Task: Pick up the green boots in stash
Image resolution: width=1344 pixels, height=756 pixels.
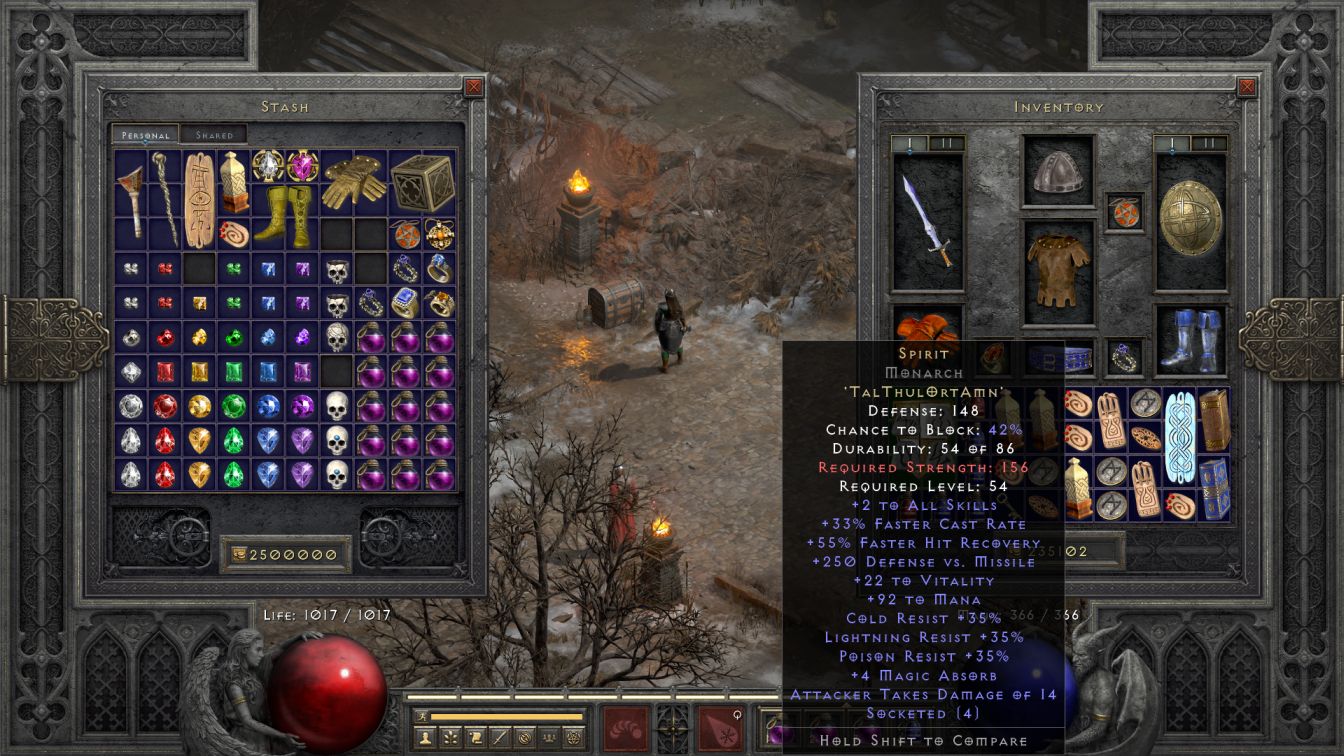Action: pyautogui.click(x=284, y=212)
